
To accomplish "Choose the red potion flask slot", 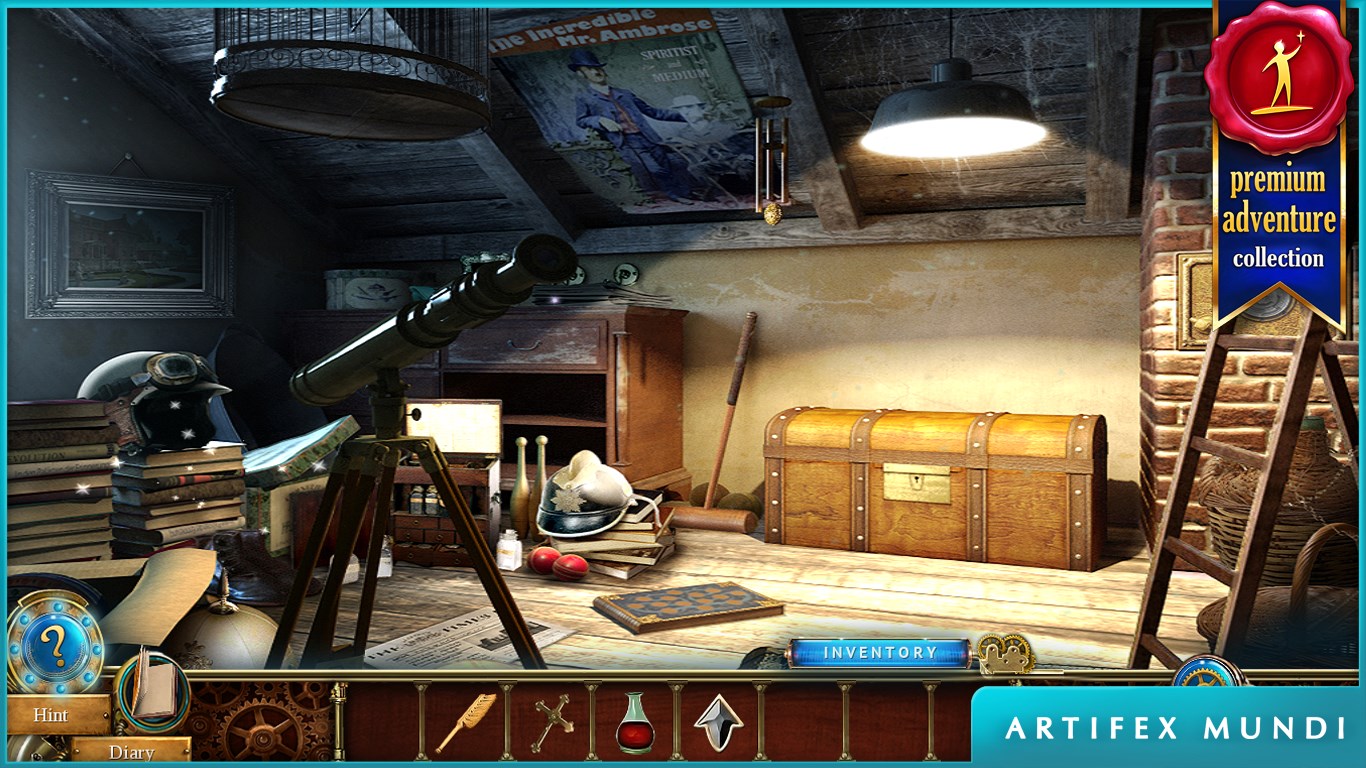I will 634,722.
